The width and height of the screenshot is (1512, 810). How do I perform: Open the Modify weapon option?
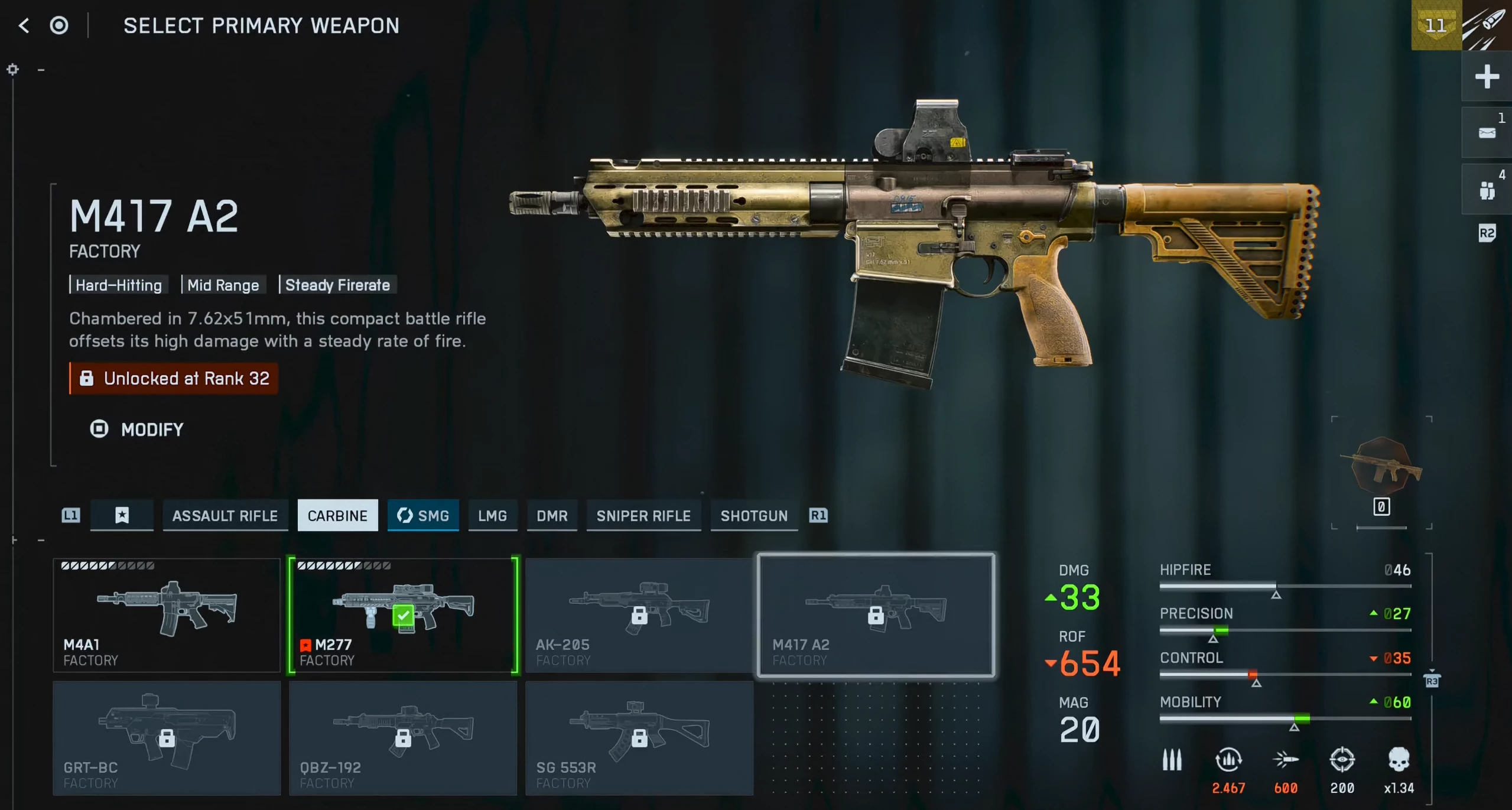point(137,430)
